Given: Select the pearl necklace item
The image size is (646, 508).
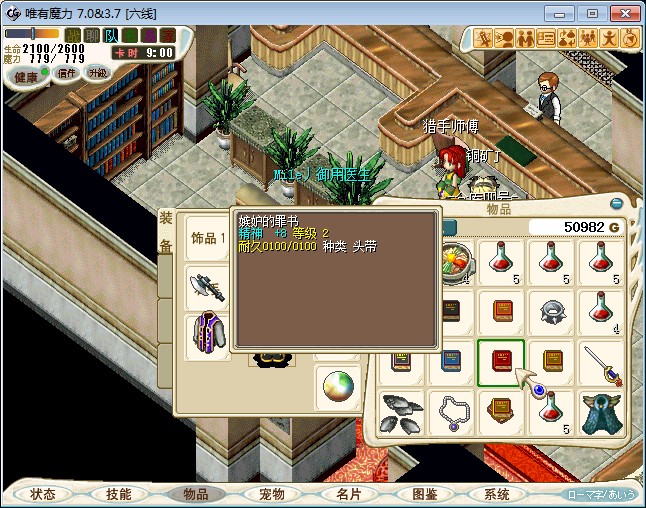Looking at the screenshot, I should (x=452, y=412).
